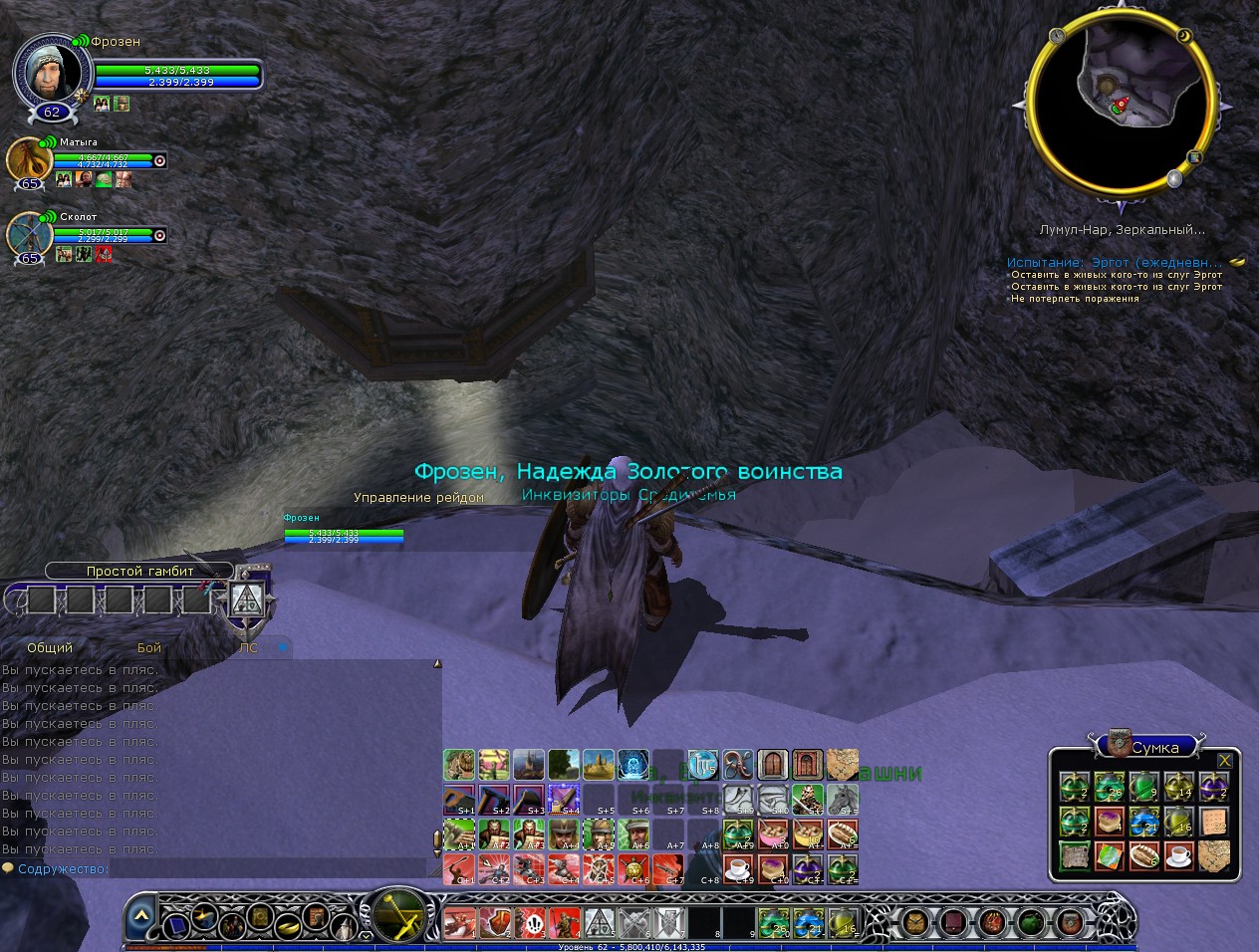Open the circular minimap

tap(1121, 103)
